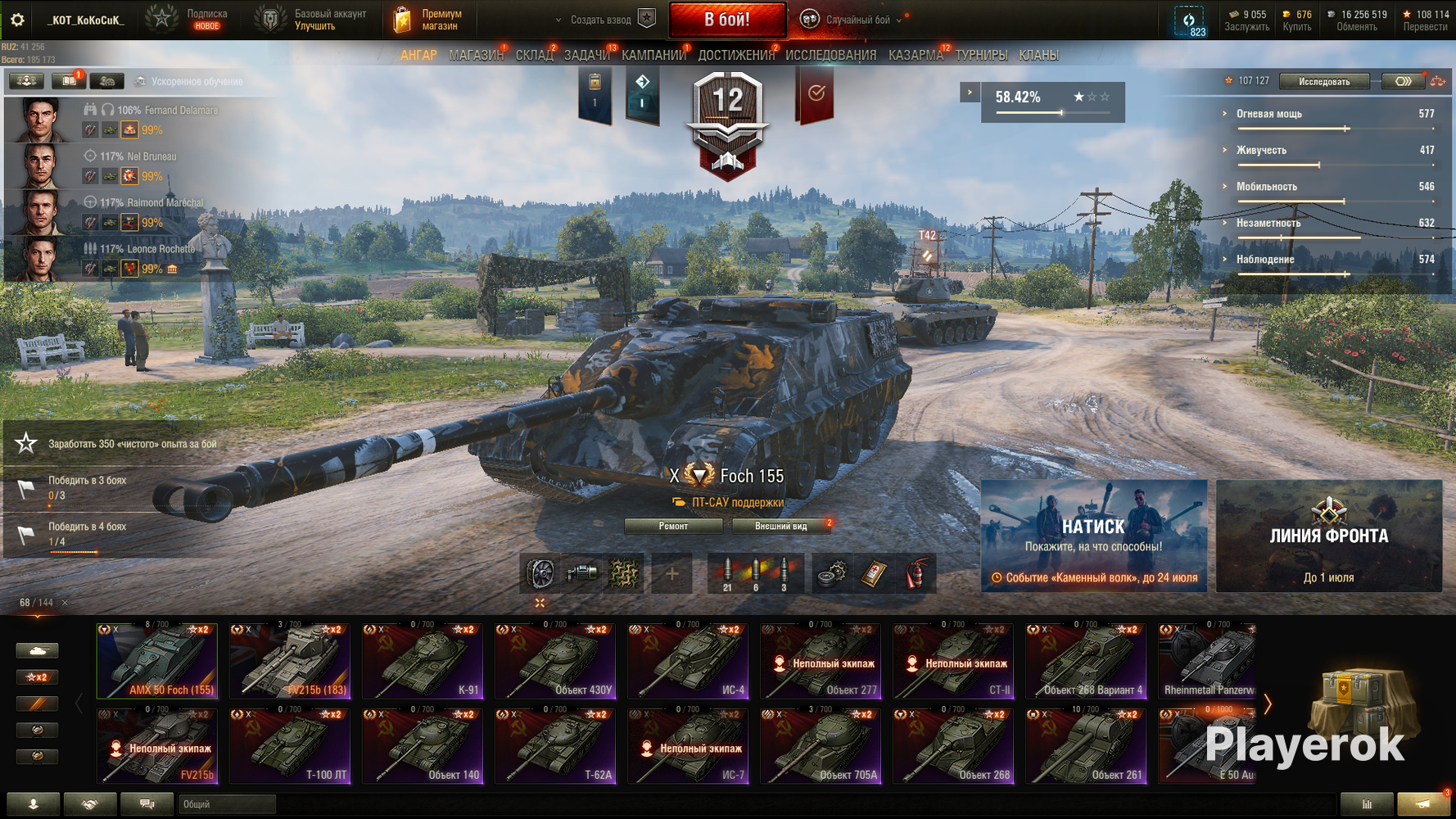Open the СКЛАД tab
This screenshot has width=1456, height=819.
point(534,56)
